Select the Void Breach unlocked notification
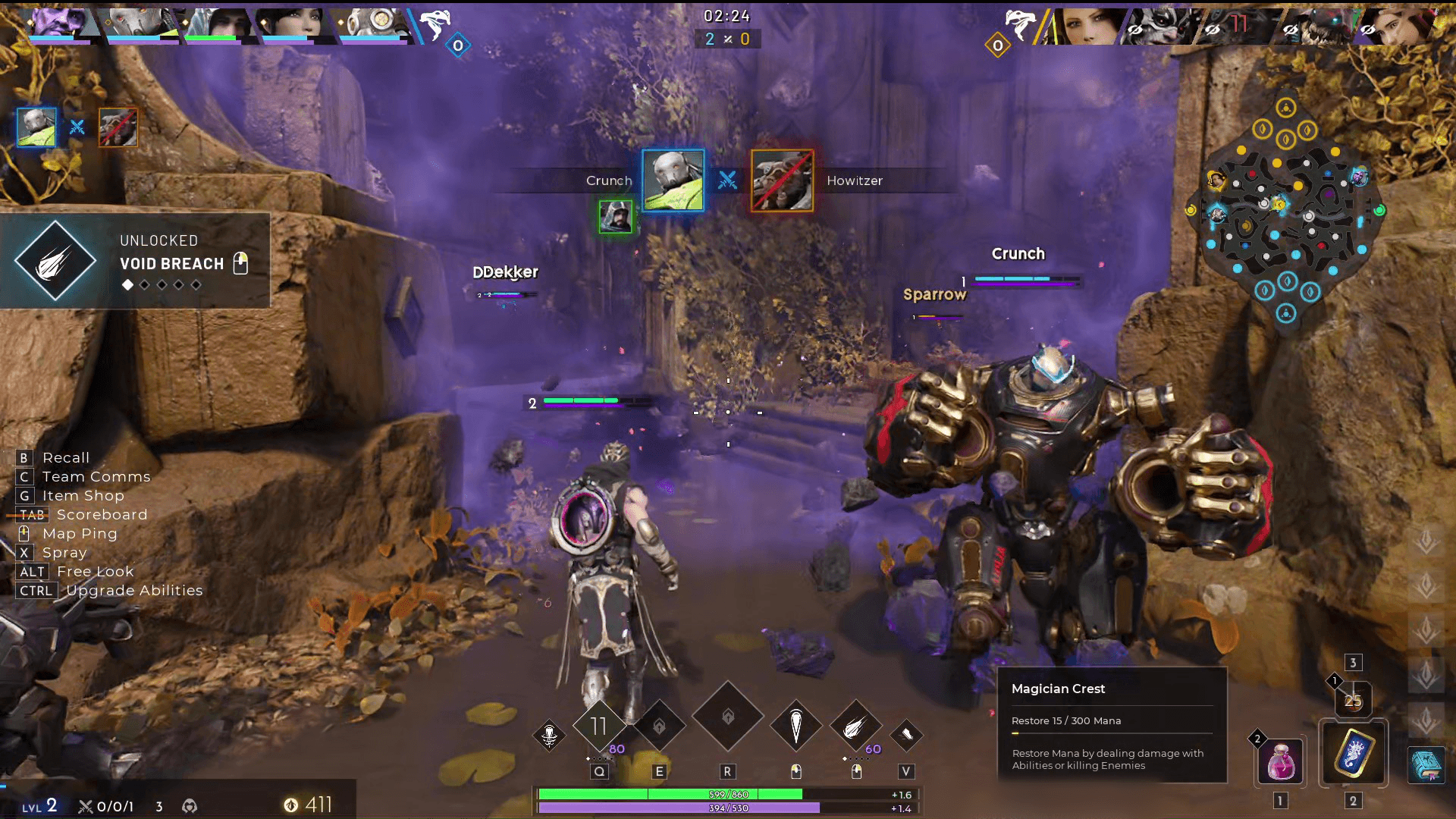 pos(135,261)
